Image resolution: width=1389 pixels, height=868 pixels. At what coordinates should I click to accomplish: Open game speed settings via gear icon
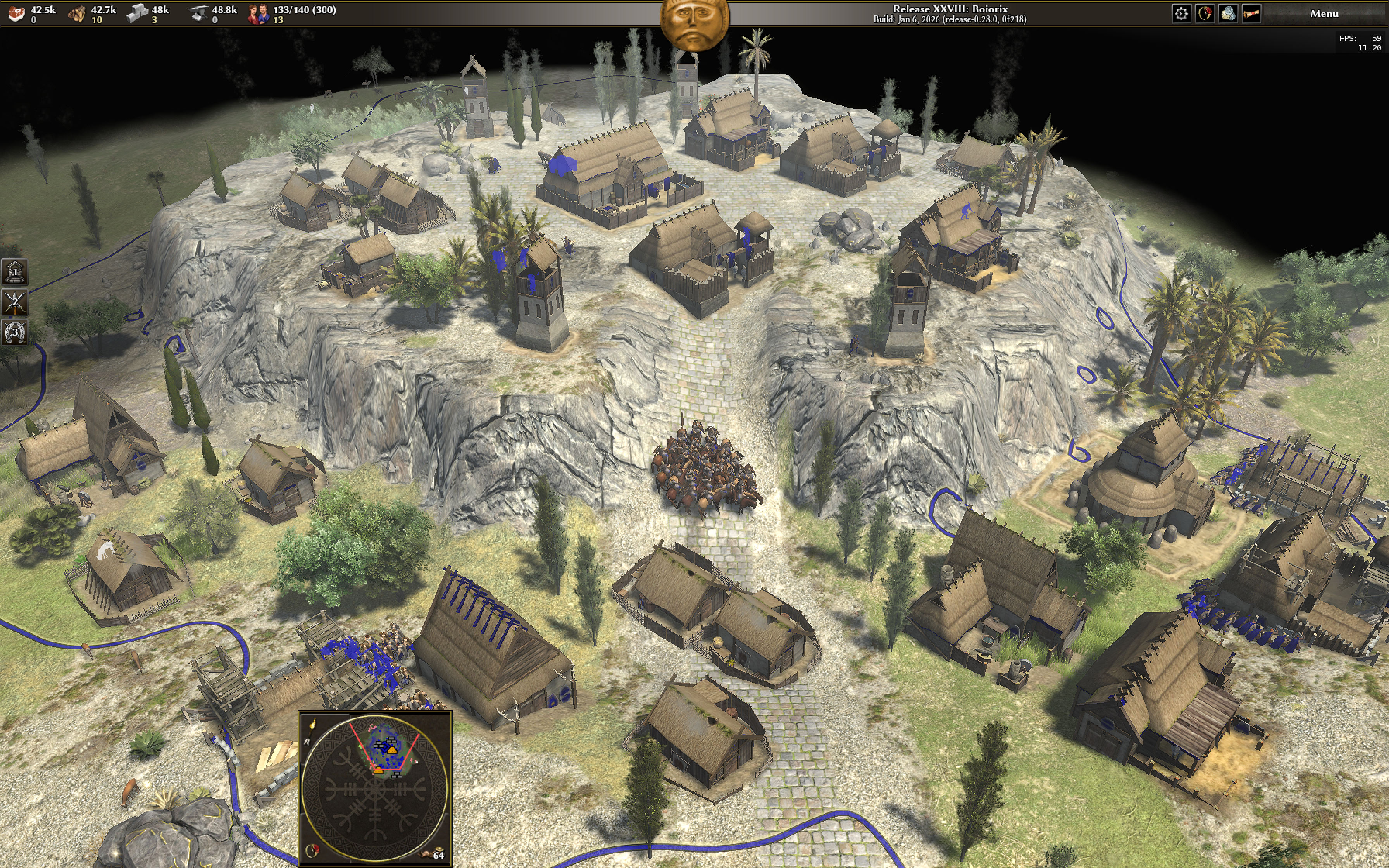click(1180, 14)
